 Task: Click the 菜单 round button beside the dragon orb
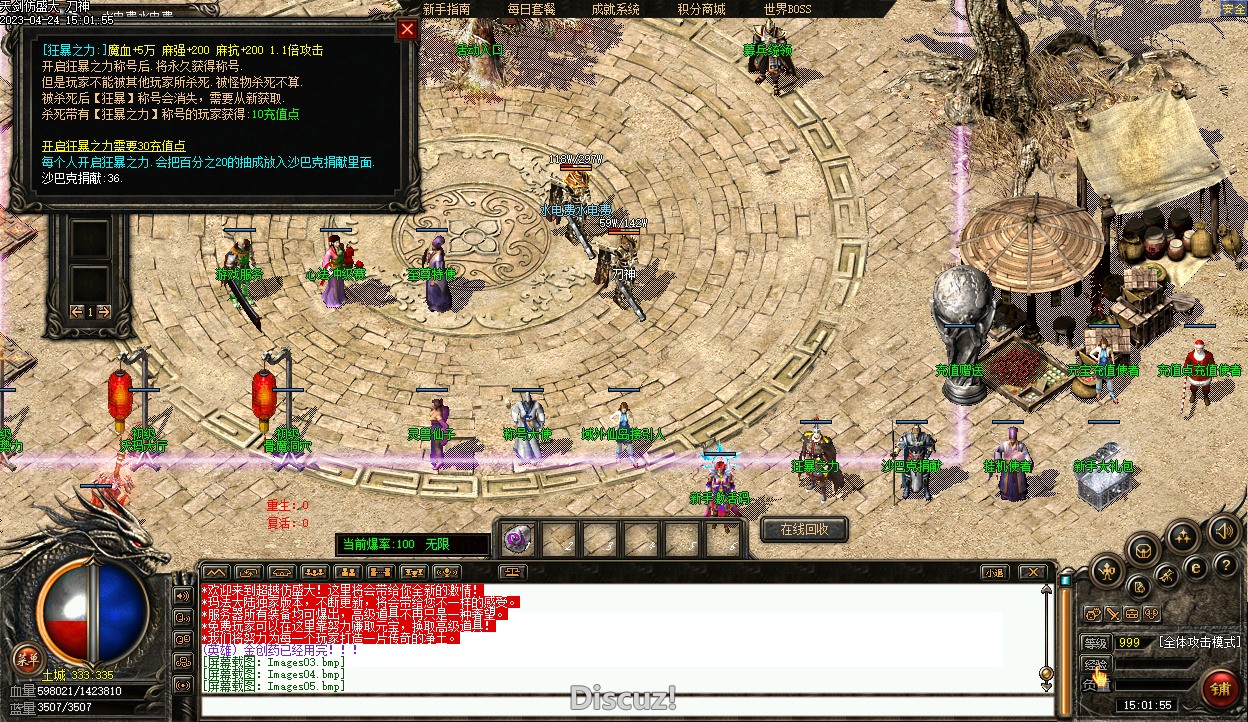pos(27,658)
